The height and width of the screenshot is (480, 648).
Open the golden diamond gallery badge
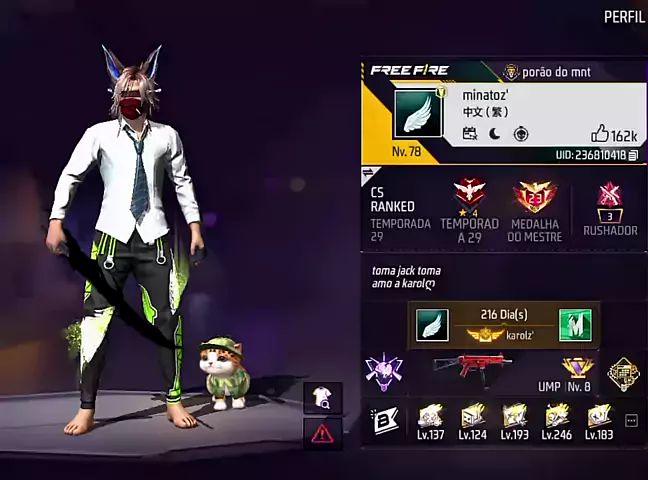623,373
